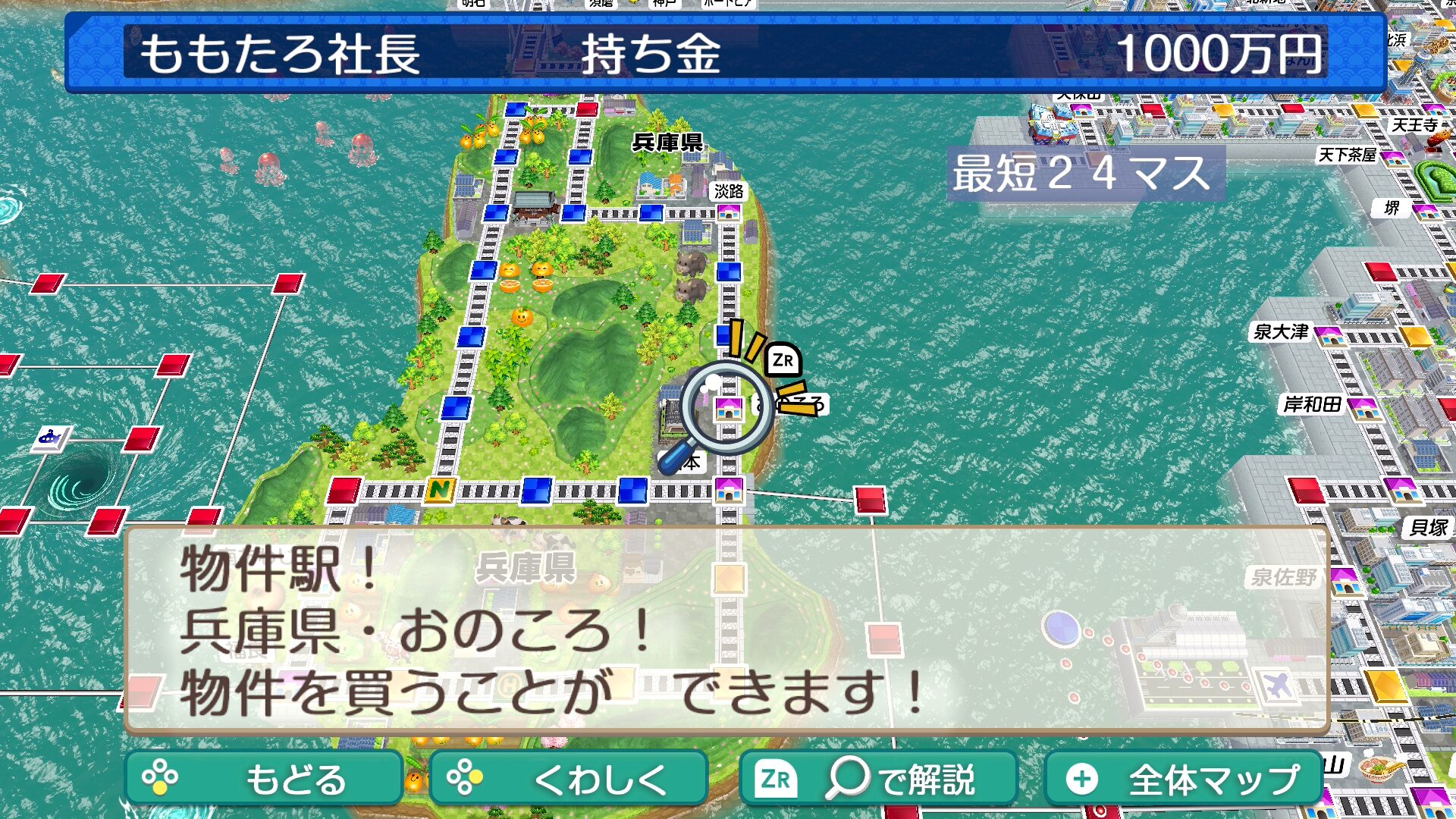Image resolution: width=1456 pixels, height=819 pixels.
Task: Select the おのころ property station tile
Action: coord(728,409)
